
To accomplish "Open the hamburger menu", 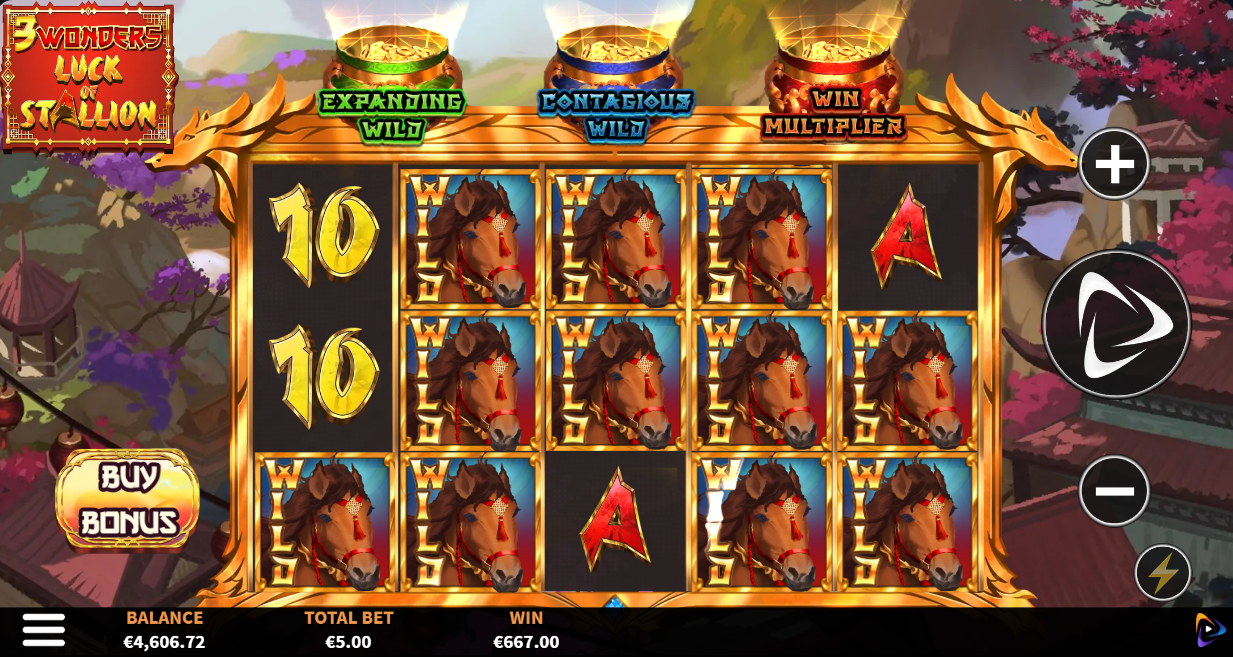I will point(44,630).
